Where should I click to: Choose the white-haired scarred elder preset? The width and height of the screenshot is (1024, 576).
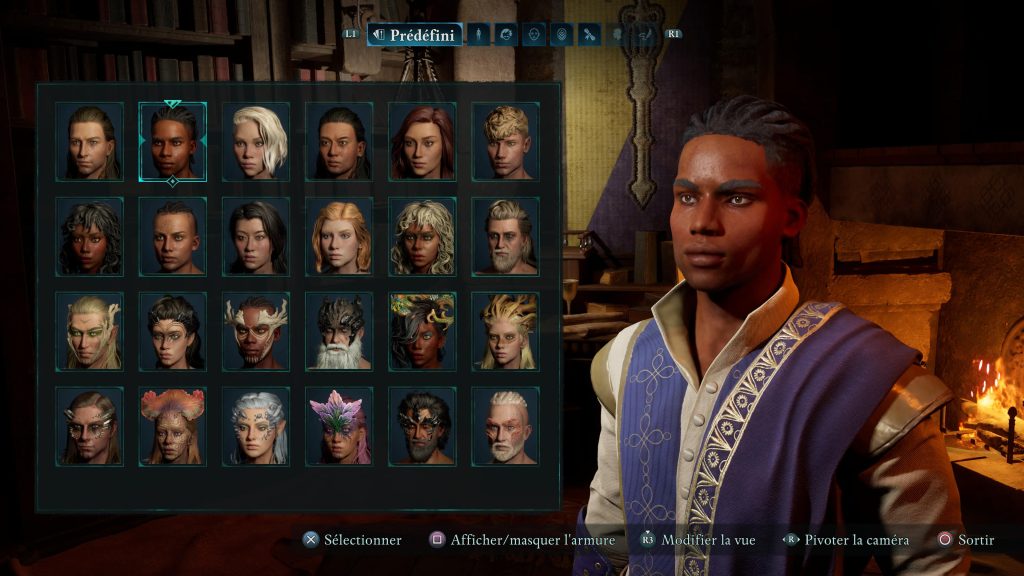505,427
